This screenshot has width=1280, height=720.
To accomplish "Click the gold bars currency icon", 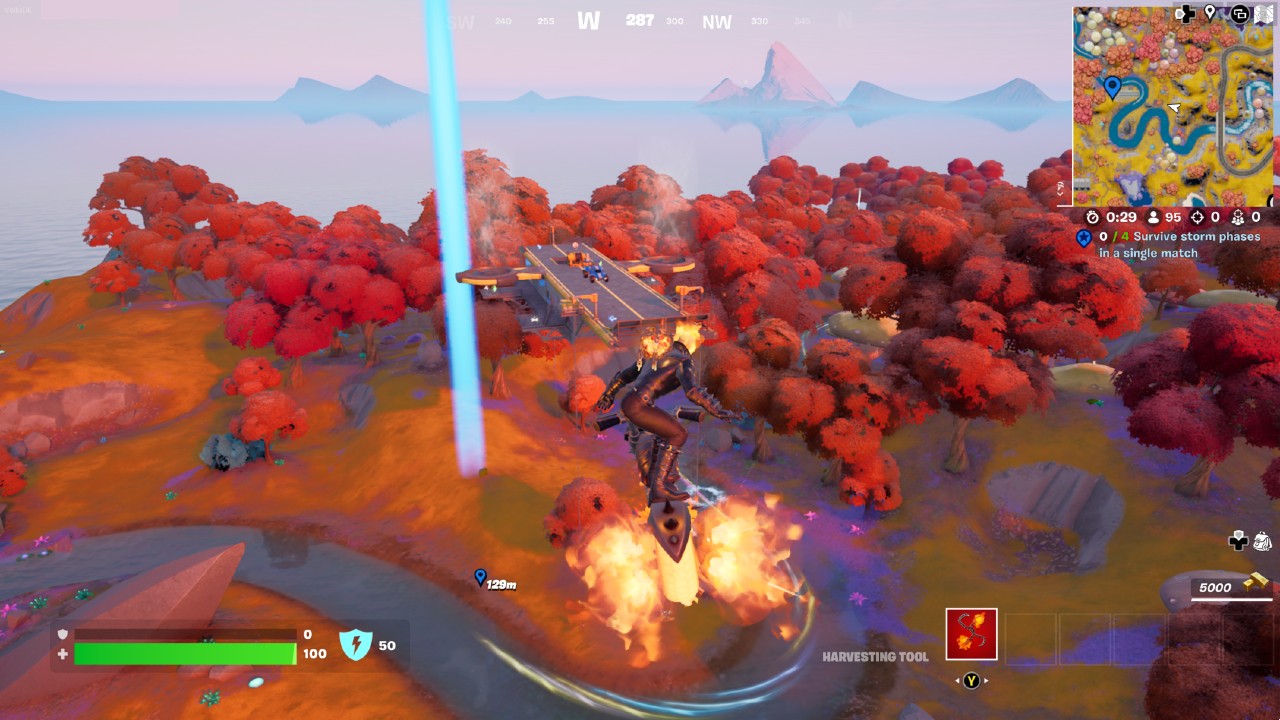I will tap(1254, 583).
